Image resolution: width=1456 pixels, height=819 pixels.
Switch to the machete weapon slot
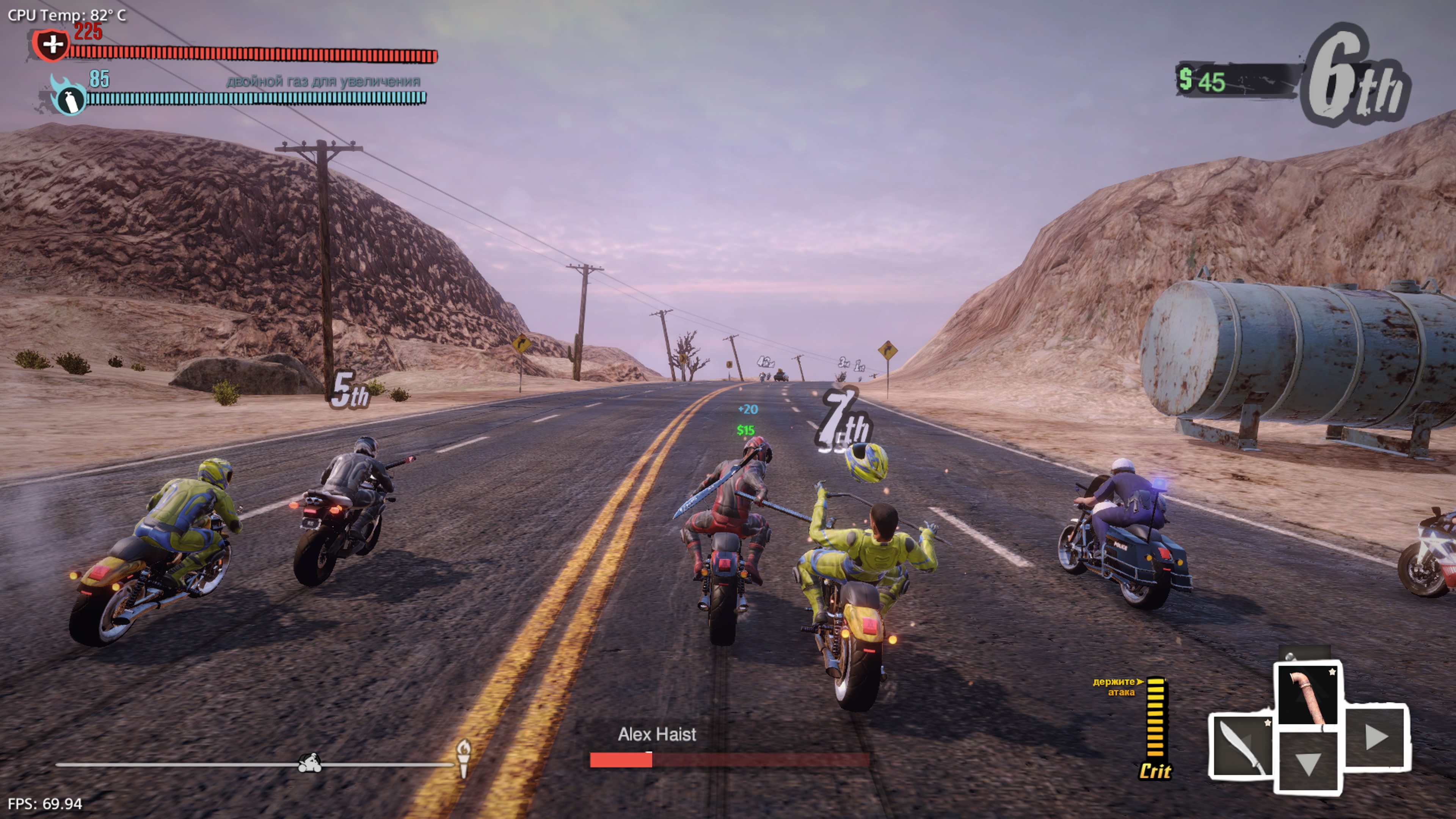pos(1241,745)
